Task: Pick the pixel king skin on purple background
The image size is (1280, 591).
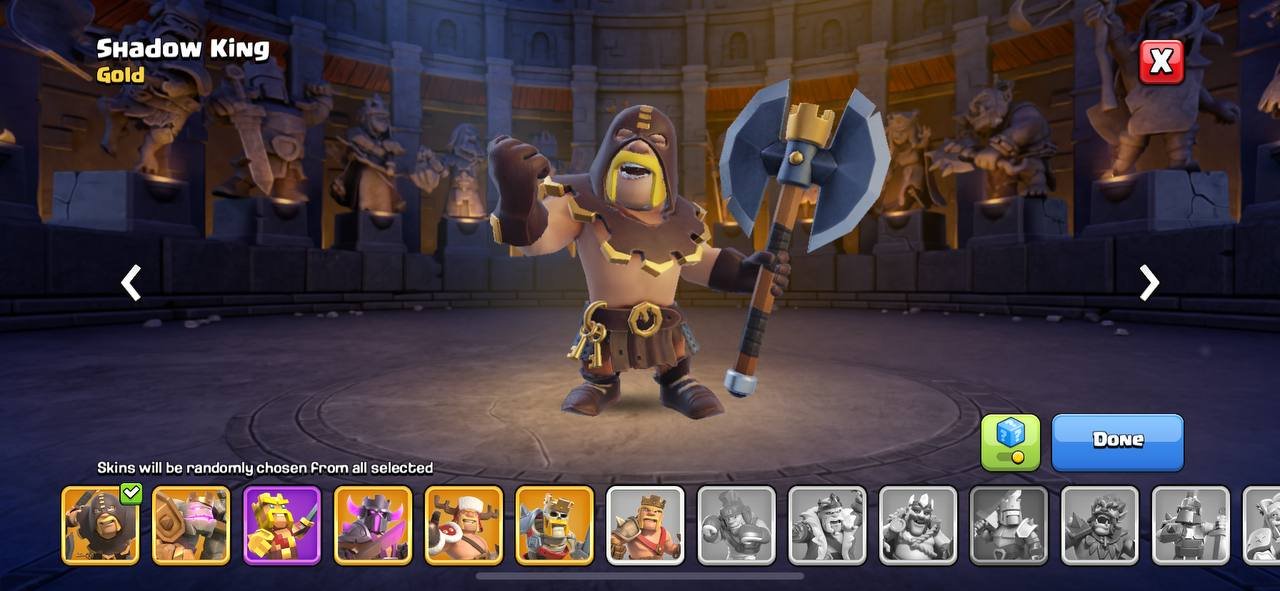Action: (282, 525)
